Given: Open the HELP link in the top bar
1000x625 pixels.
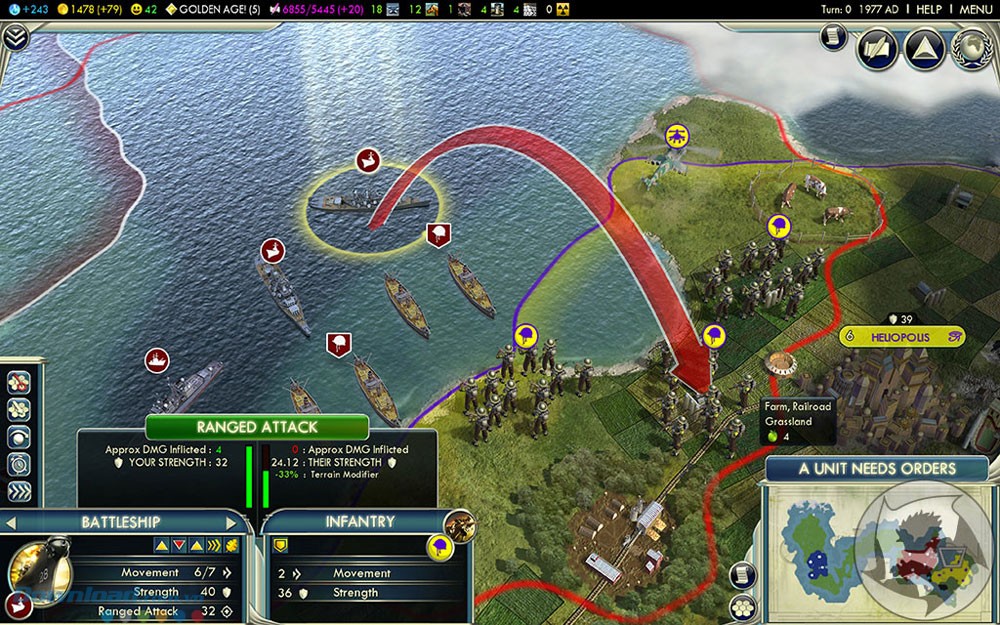Looking at the screenshot, I should click(929, 9).
